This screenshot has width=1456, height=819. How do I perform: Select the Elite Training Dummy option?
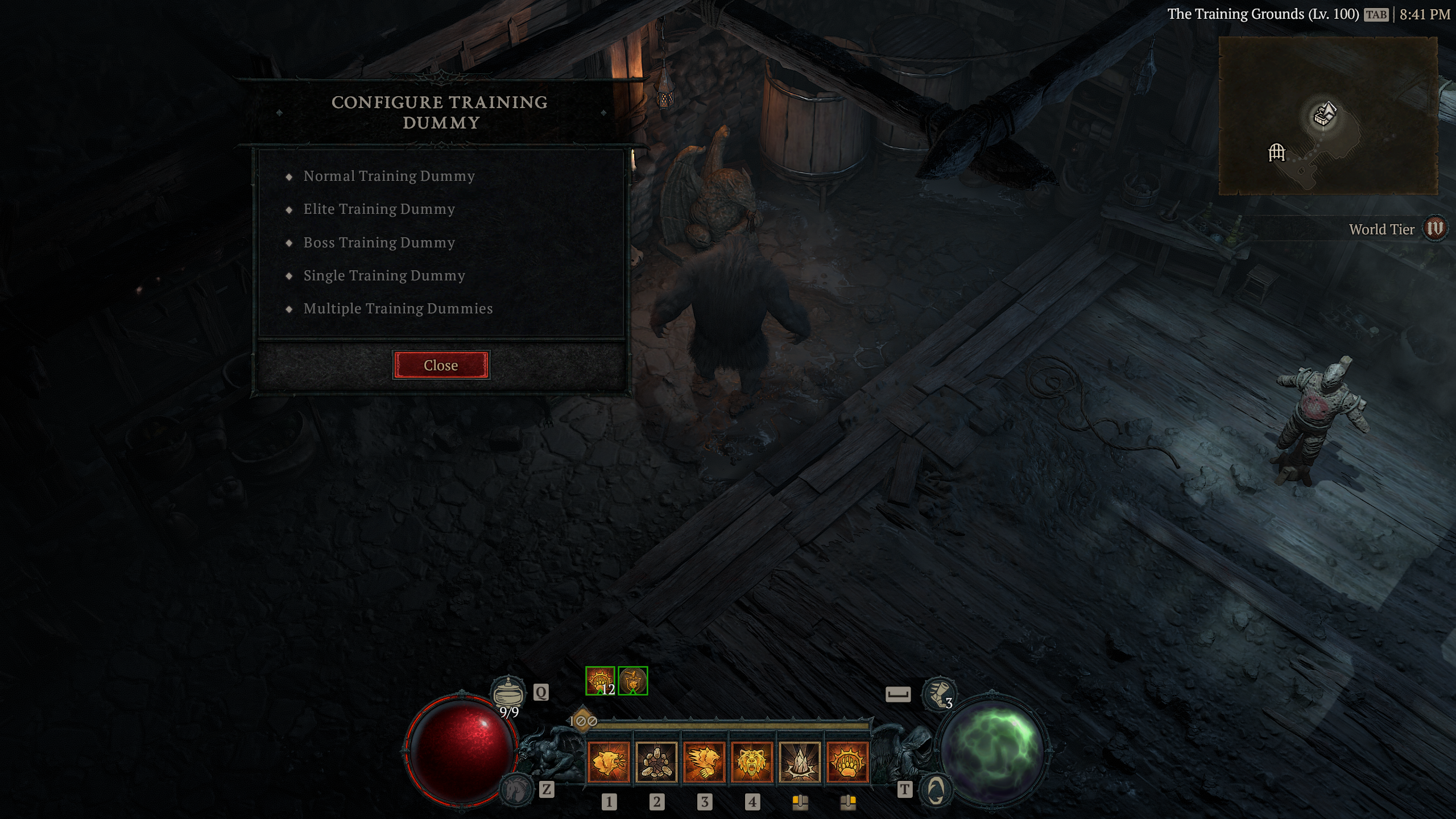pos(378,209)
